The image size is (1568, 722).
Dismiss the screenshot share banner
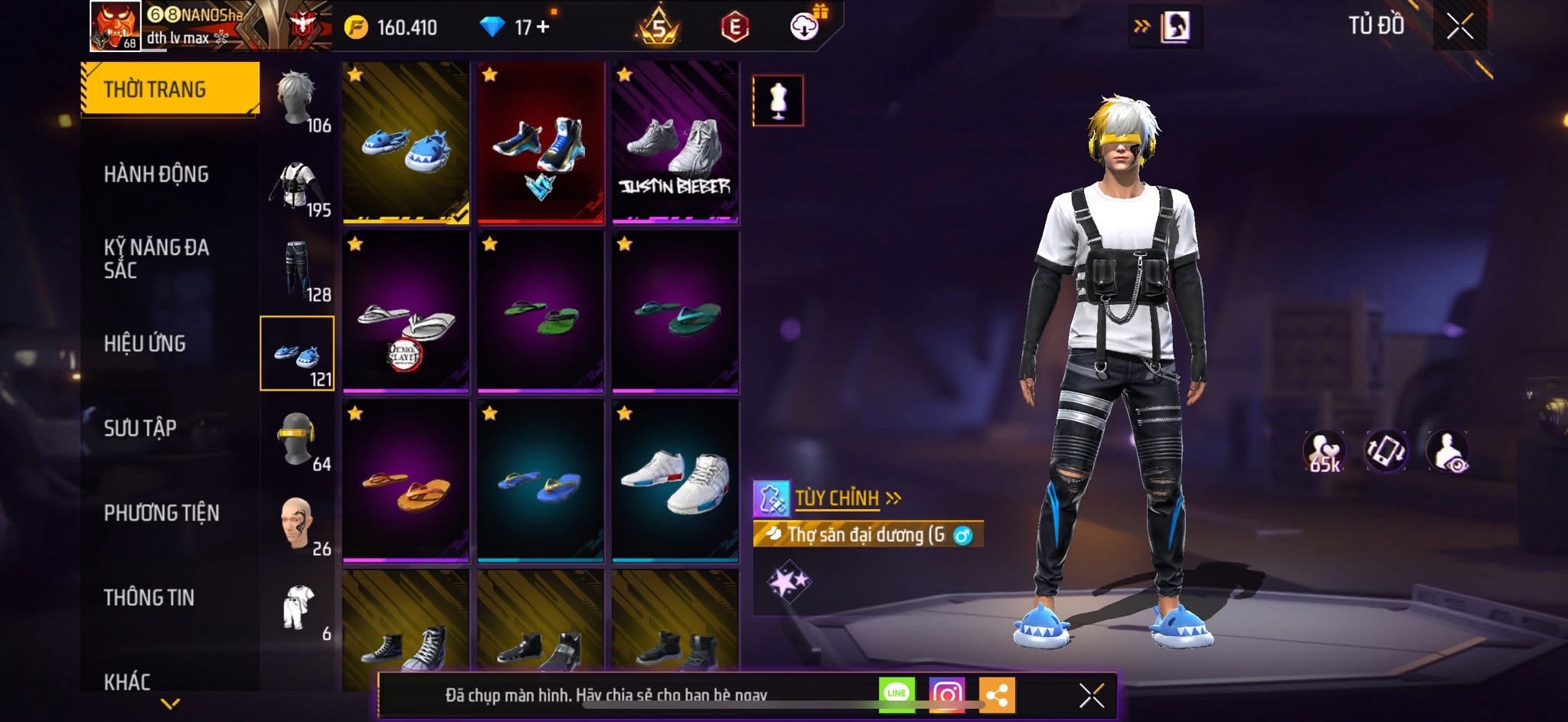click(x=1091, y=695)
